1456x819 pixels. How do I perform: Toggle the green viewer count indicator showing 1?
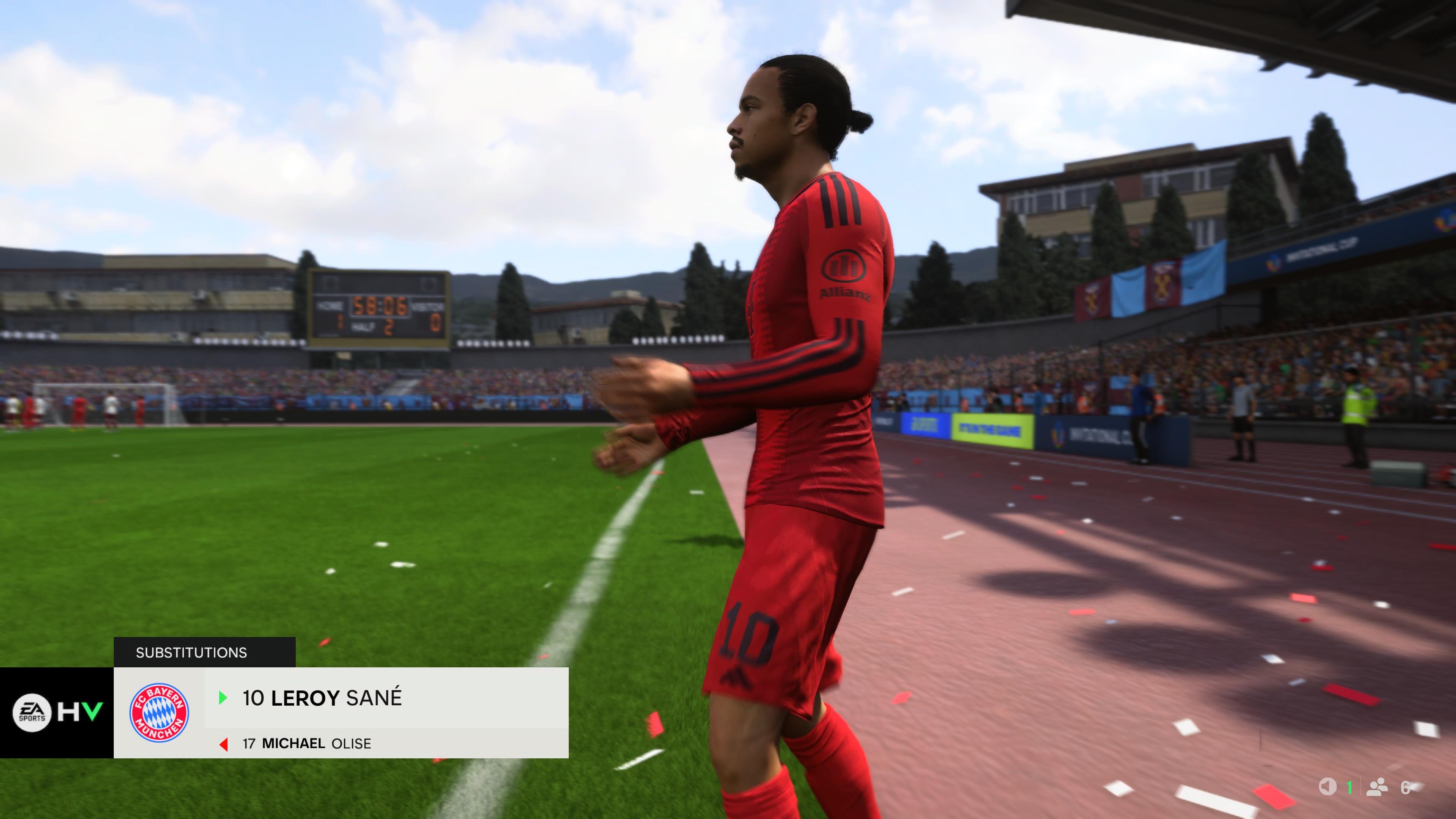(x=1349, y=788)
